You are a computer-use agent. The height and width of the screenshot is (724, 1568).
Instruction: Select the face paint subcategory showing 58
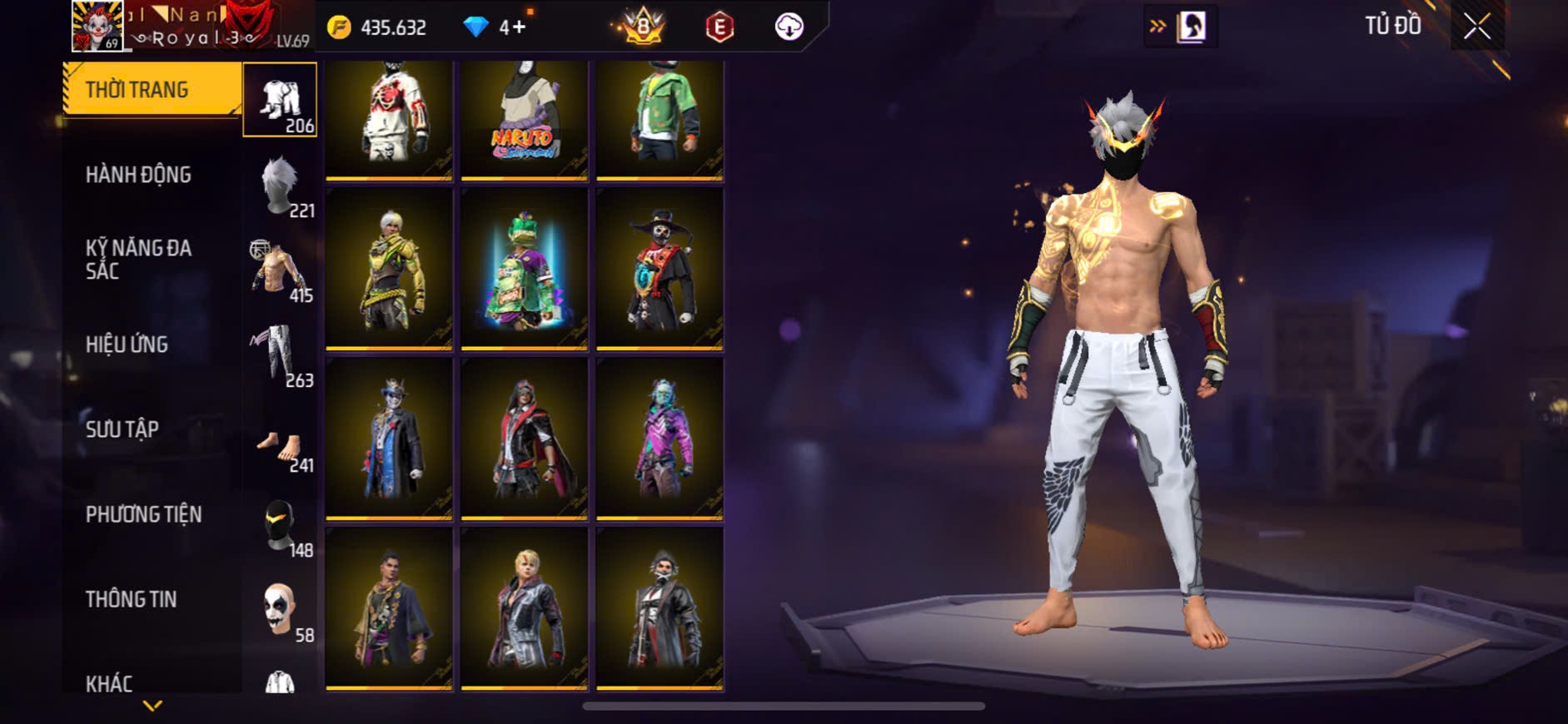(280, 611)
